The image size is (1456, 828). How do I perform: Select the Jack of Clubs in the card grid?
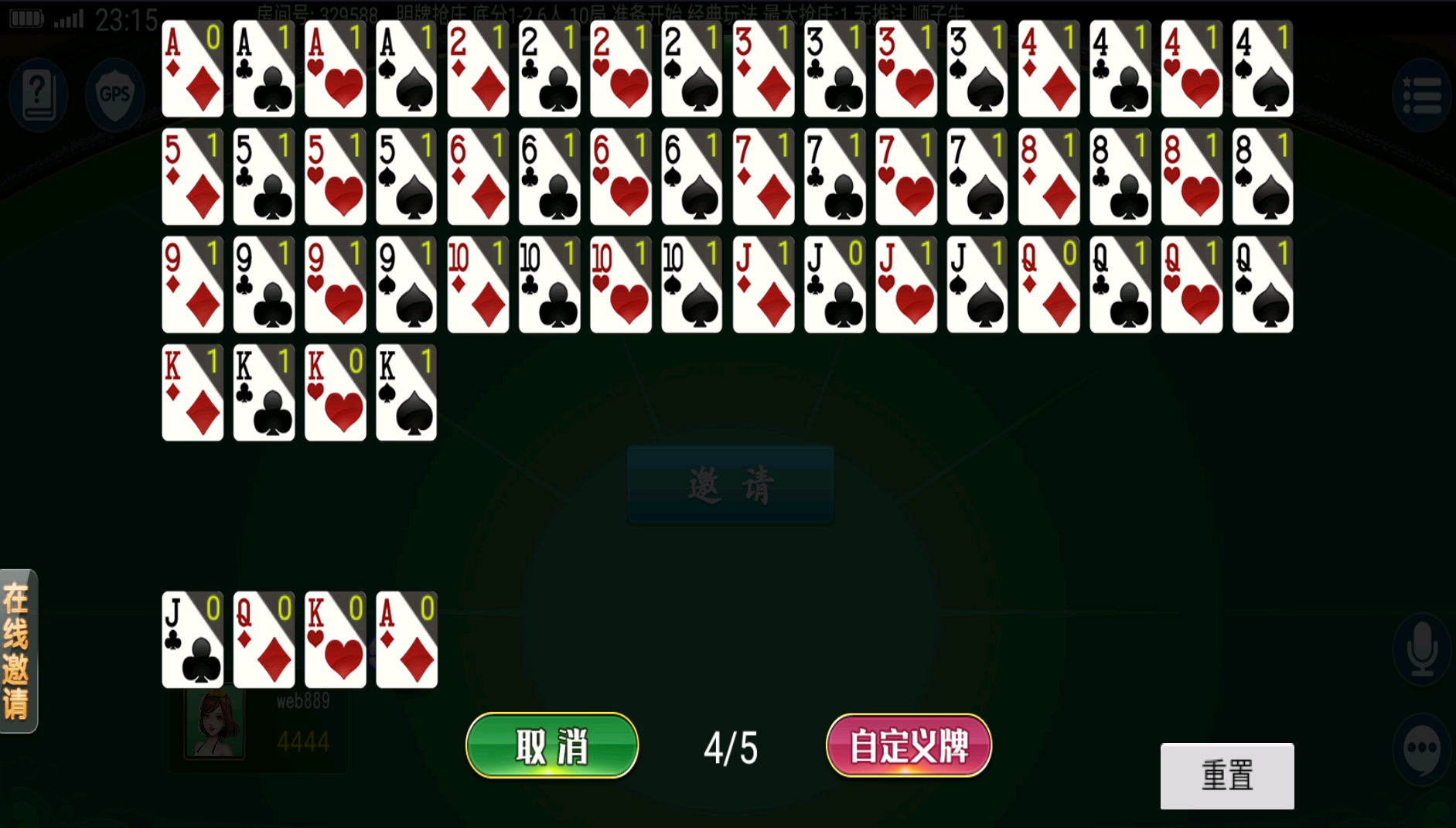pos(834,285)
